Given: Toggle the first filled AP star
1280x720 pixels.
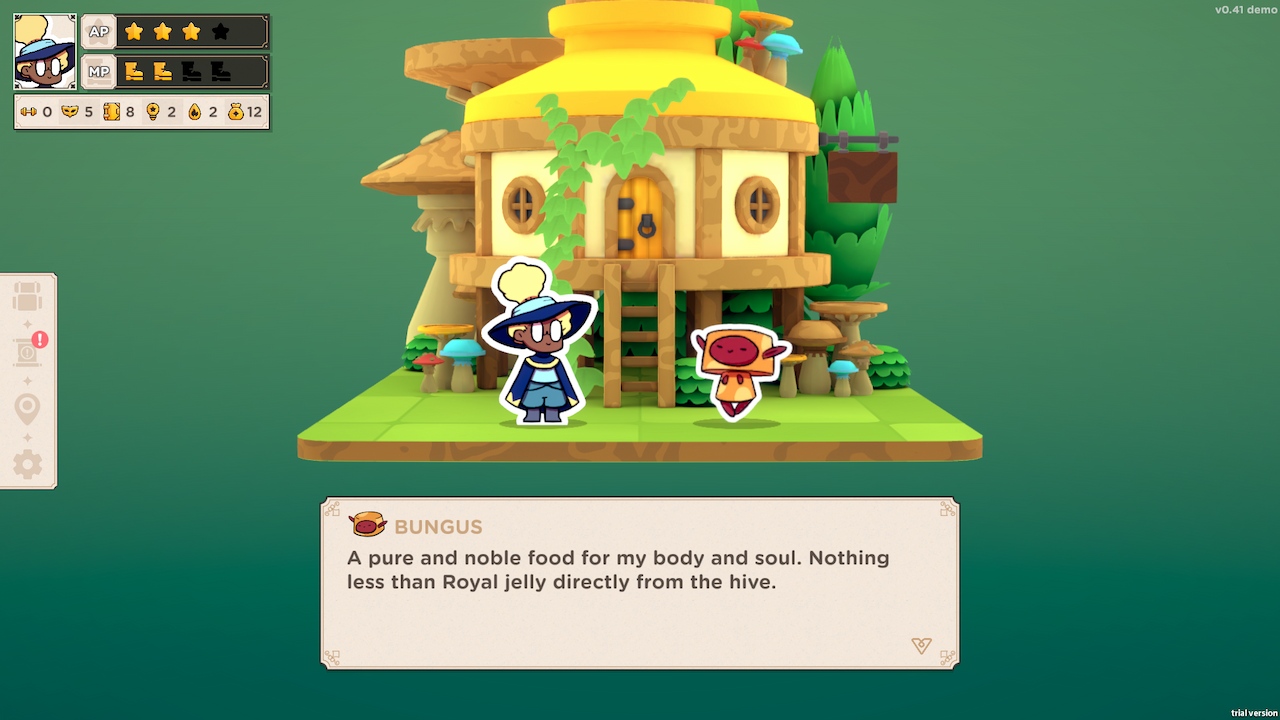Looking at the screenshot, I should 135,31.
